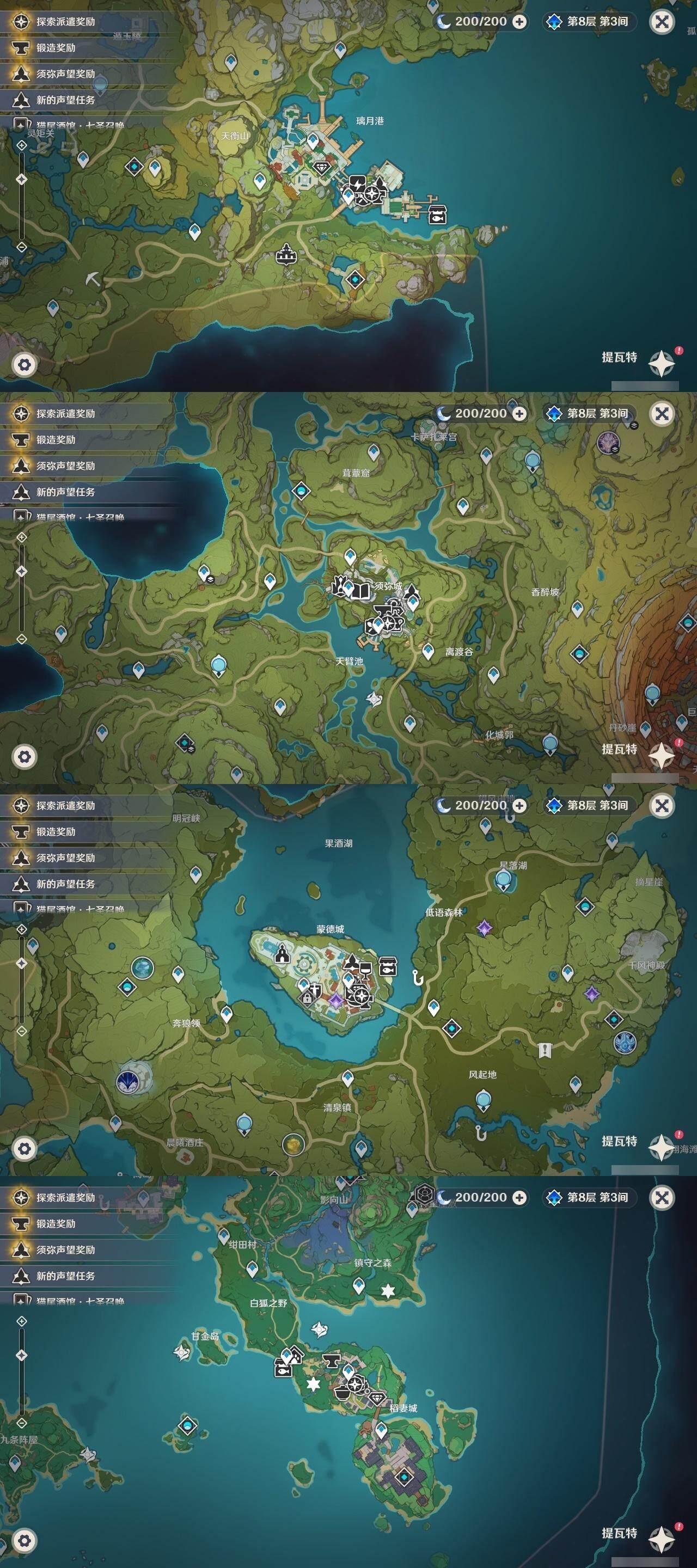Click the fish icon at Liyue Harbor docks
The height and width of the screenshot is (1568, 697).
tap(438, 213)
